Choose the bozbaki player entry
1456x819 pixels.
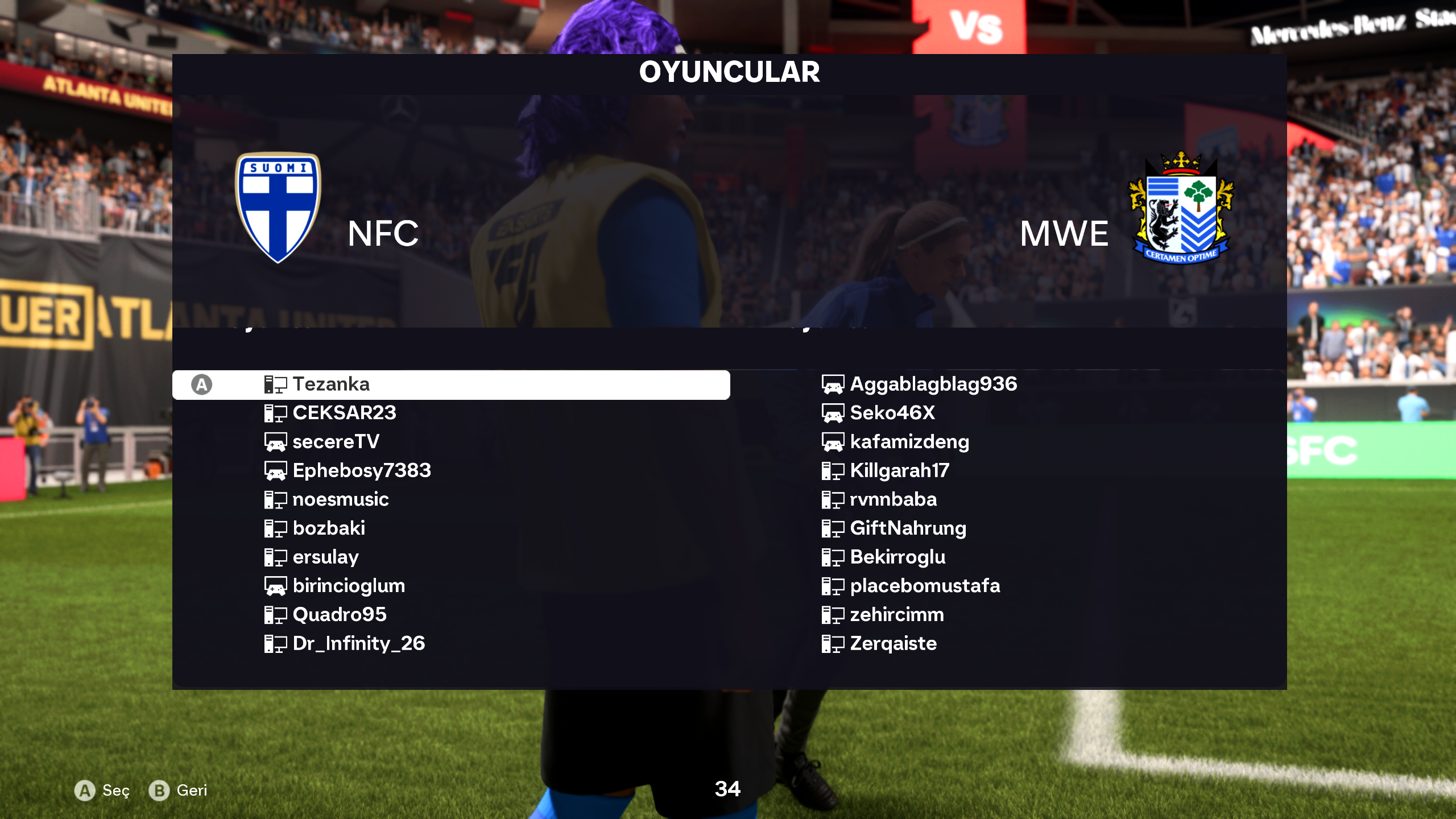[x=329, y=528]
